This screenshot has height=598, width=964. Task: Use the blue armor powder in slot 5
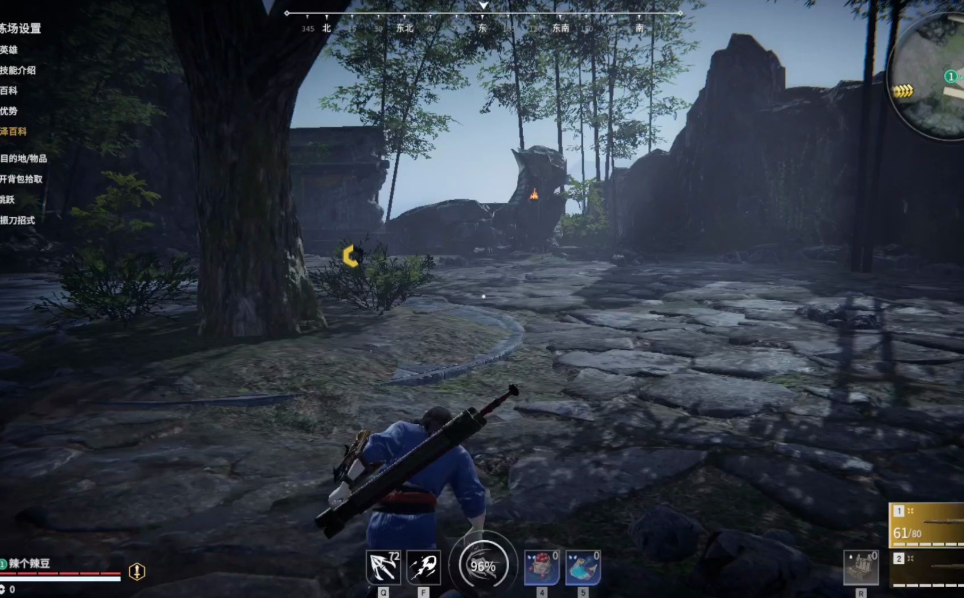point(582,567)
